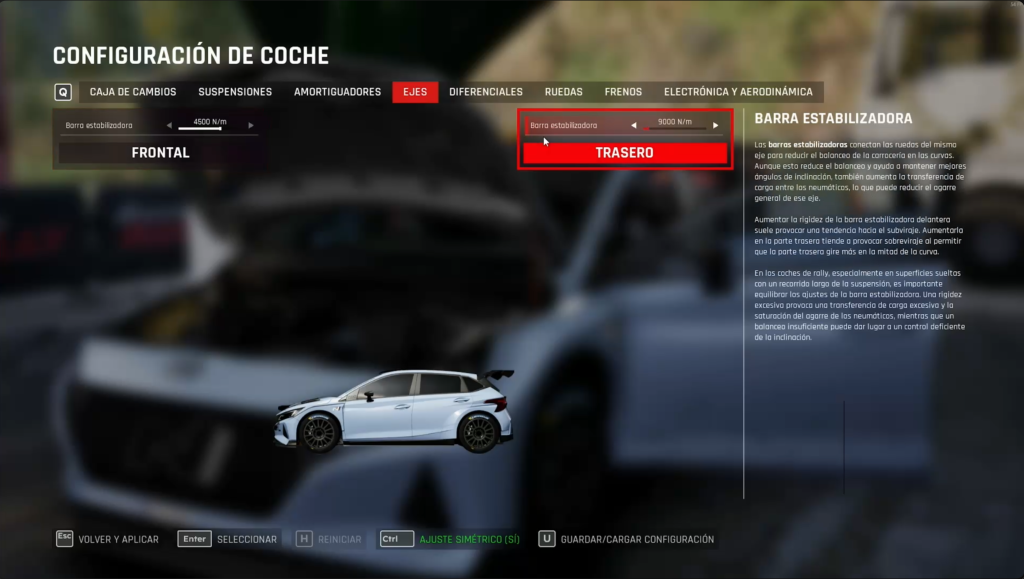Increase the rear barra estabilizadora value
1024x579 pixels.
(x=716, y=126)
